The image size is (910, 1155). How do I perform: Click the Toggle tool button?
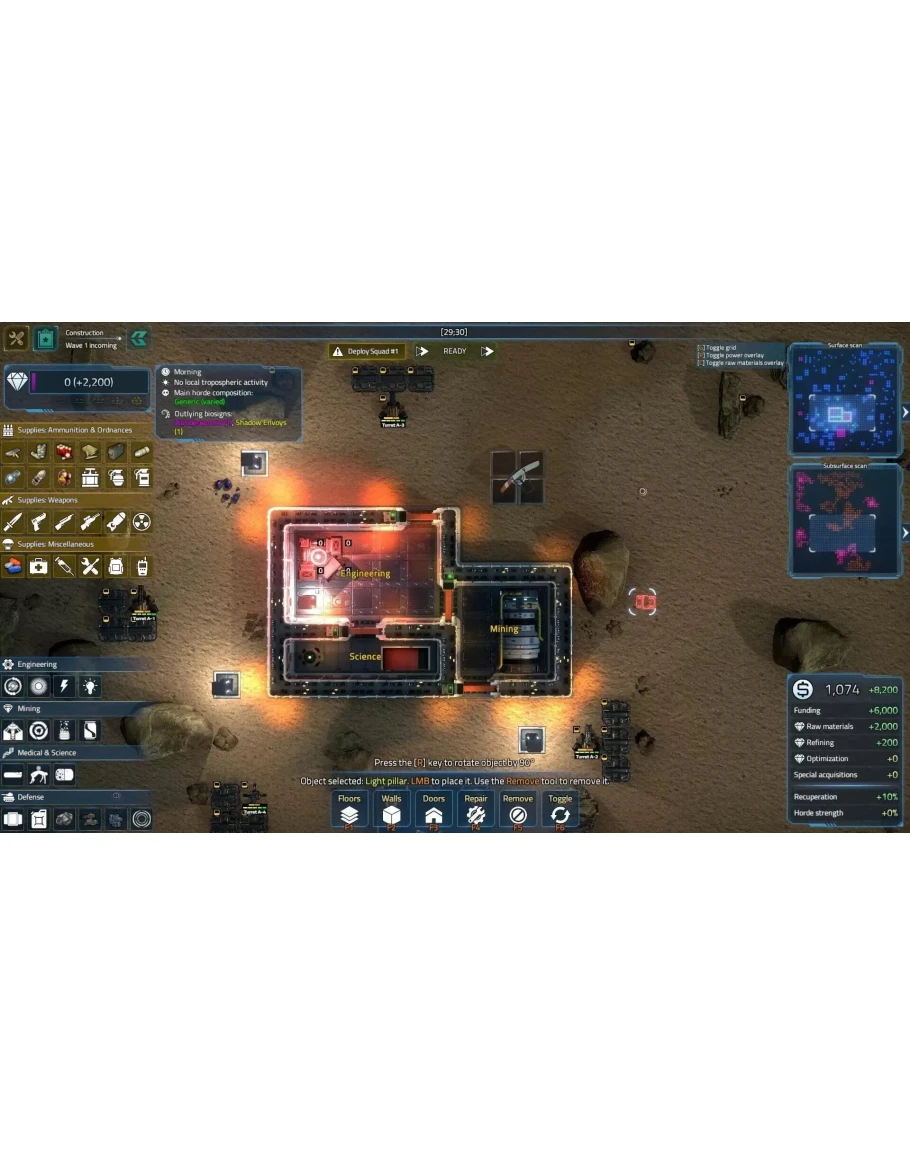560,809
